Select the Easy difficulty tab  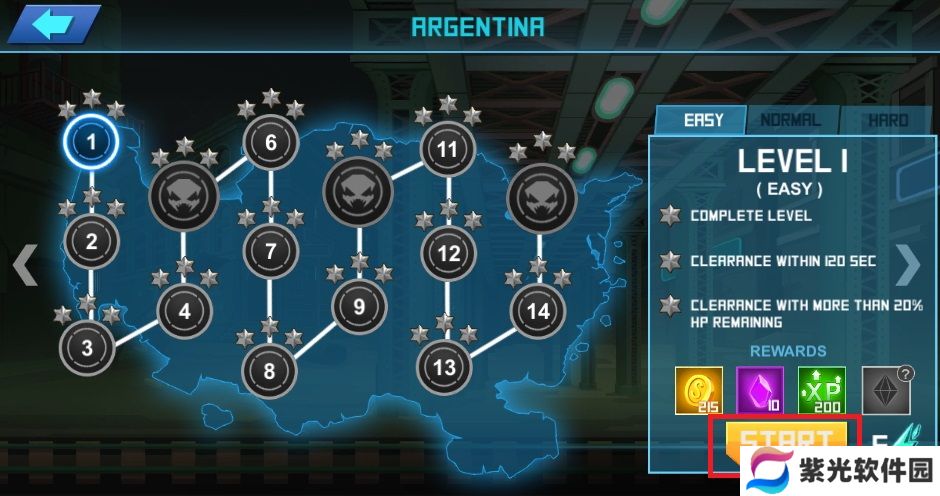click(703, 120)
